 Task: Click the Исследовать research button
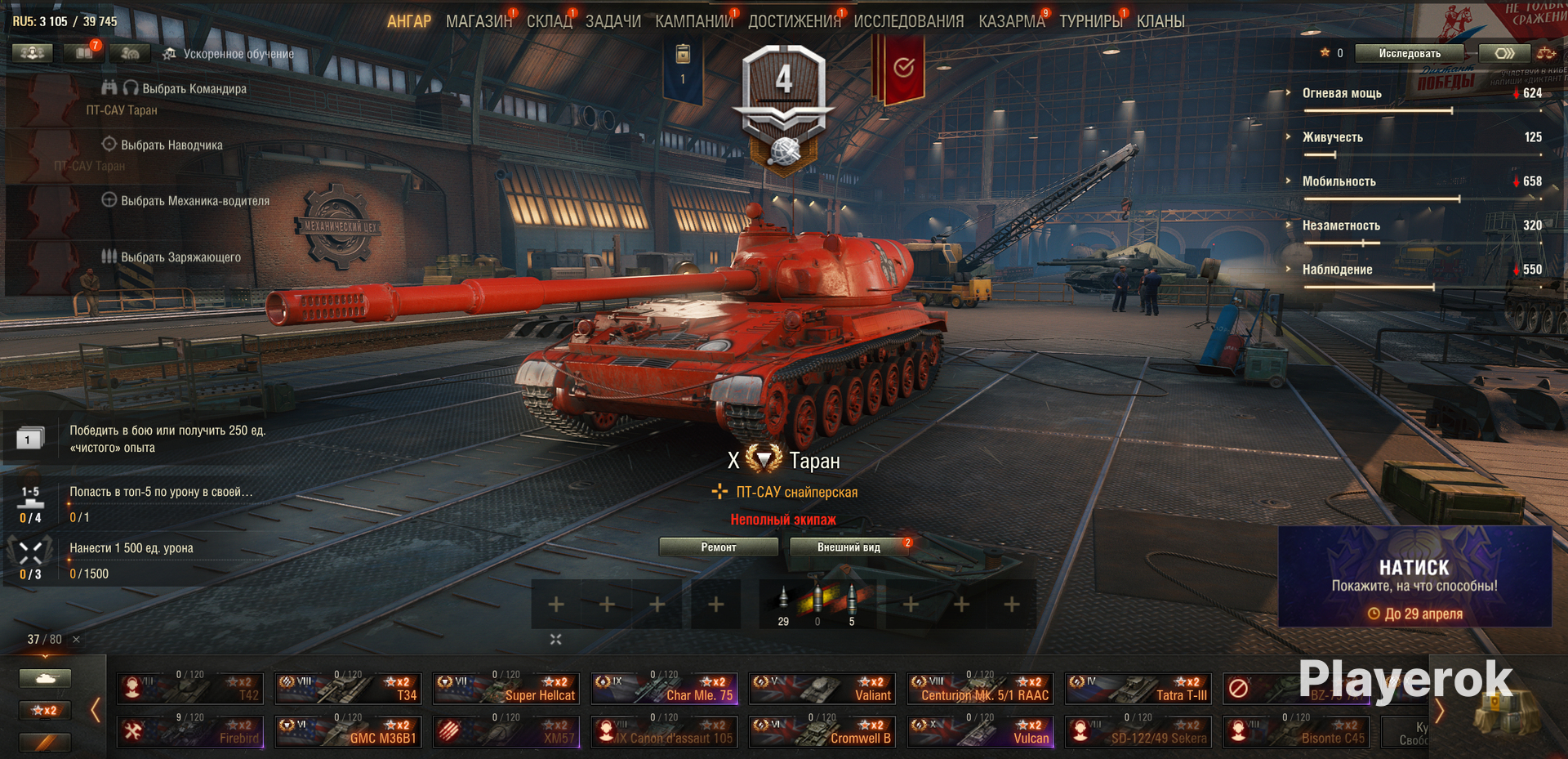click(x=1409, y=54)
